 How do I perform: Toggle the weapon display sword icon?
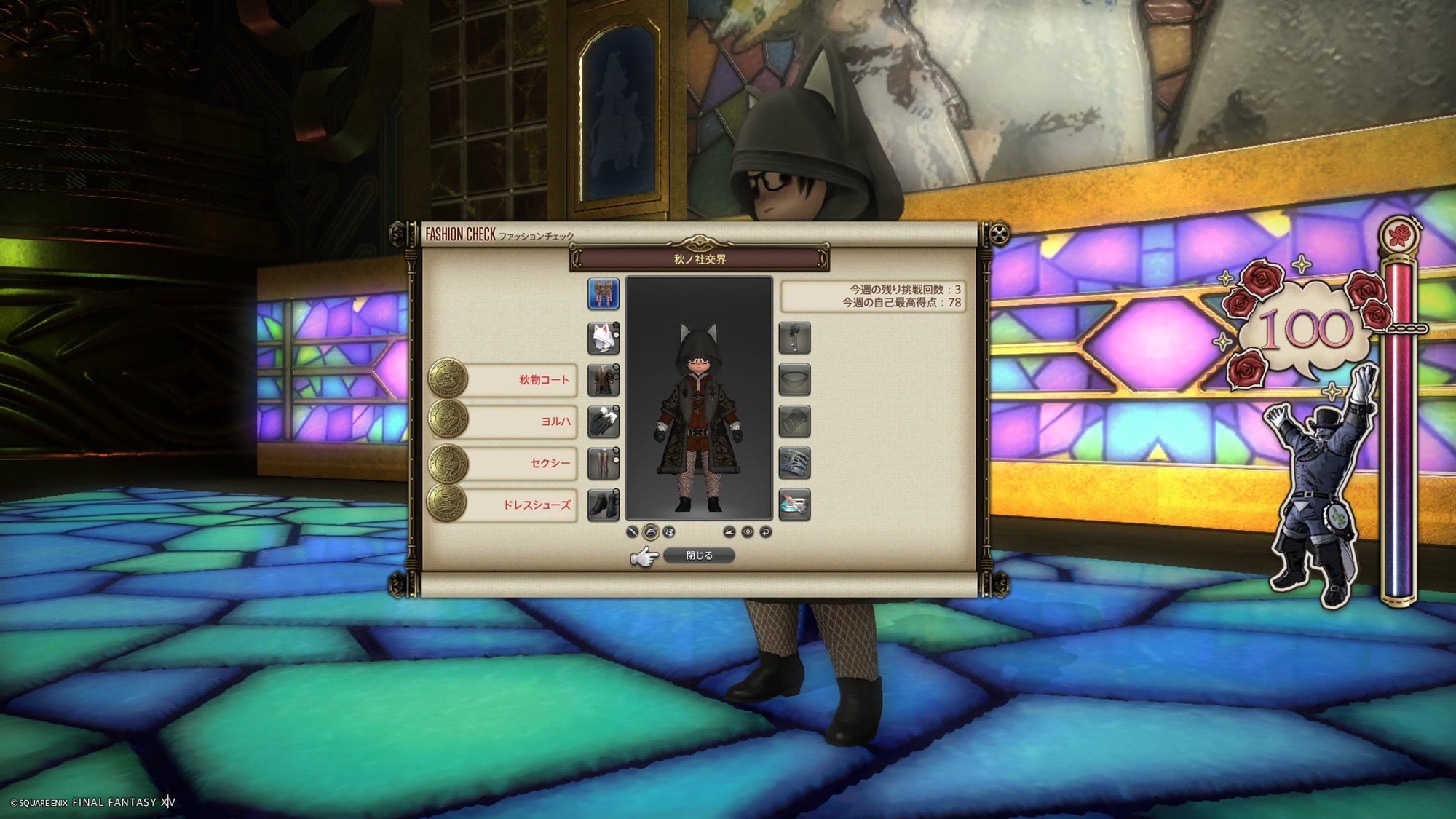pos(632,532)
